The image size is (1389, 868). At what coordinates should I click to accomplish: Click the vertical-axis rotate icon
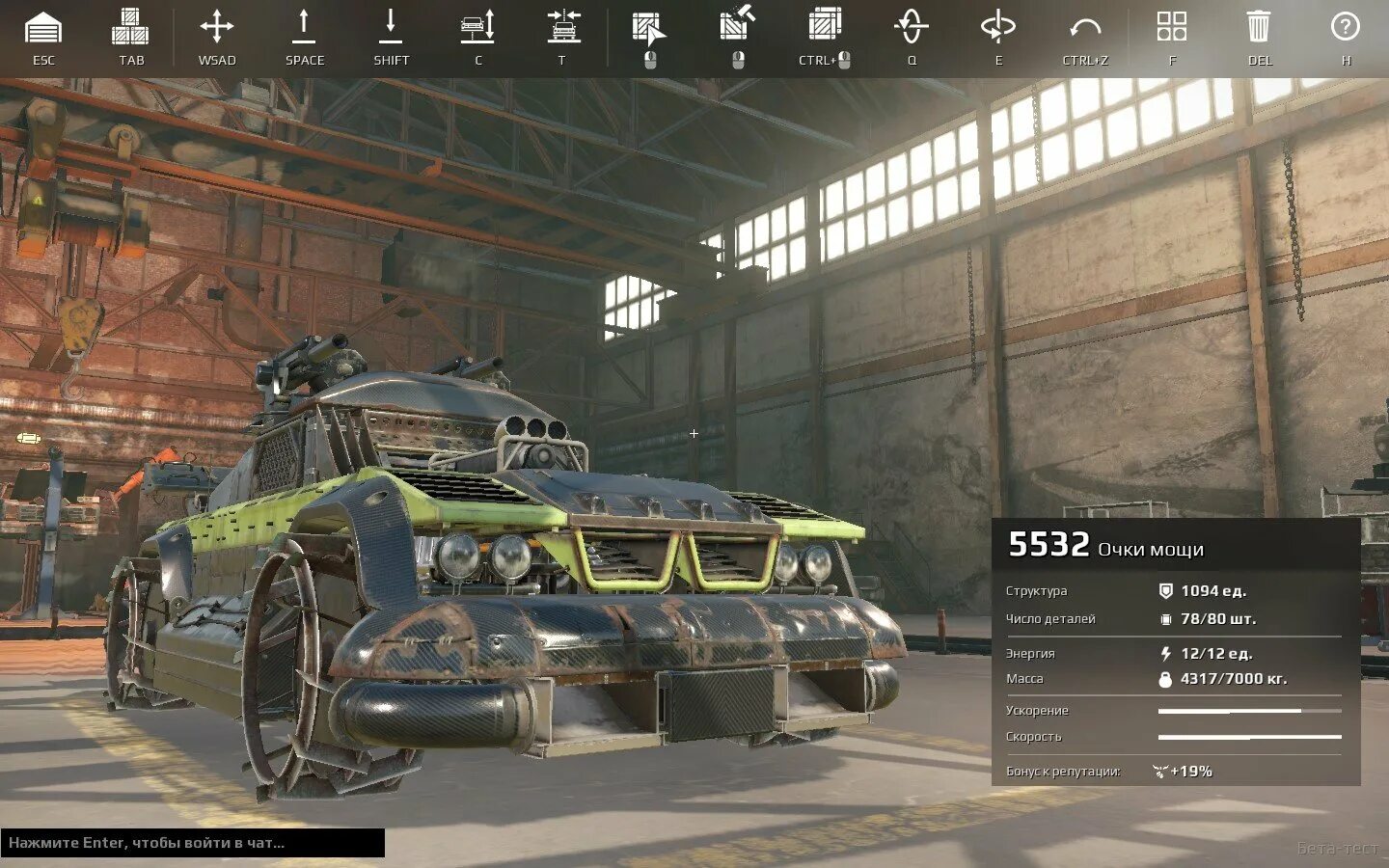point(912,27)
